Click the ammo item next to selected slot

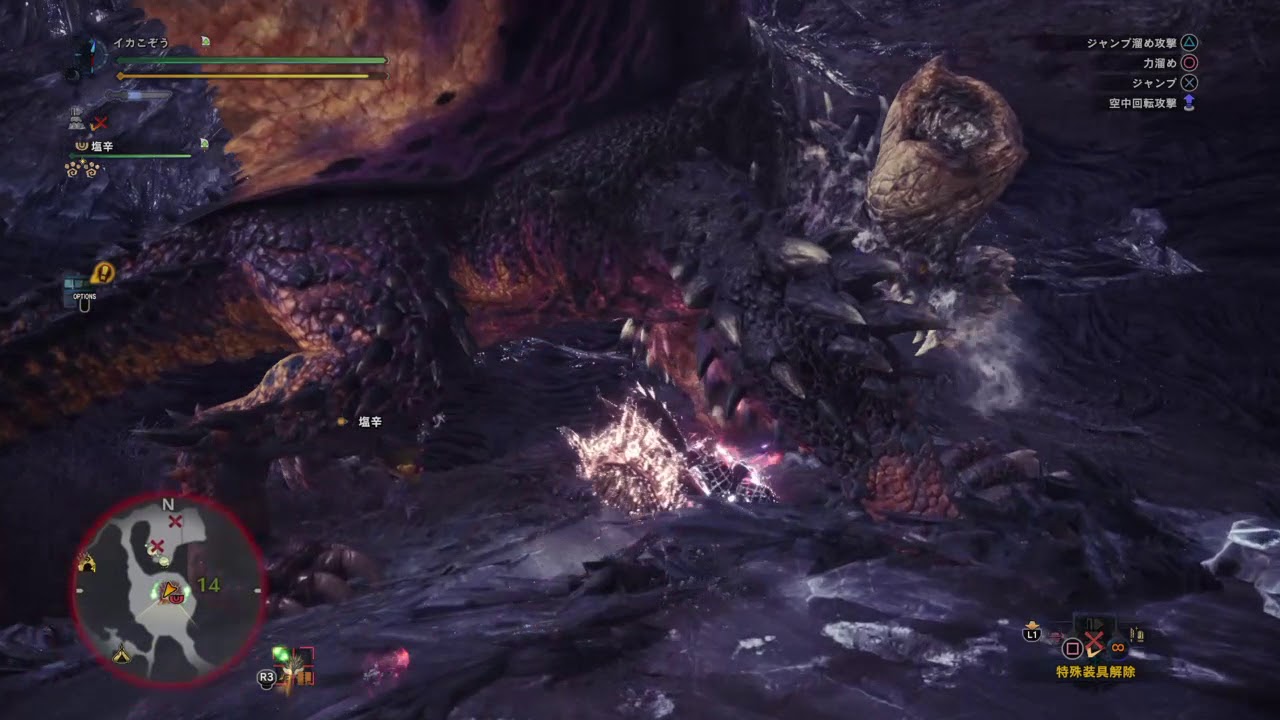point(1137,634)
